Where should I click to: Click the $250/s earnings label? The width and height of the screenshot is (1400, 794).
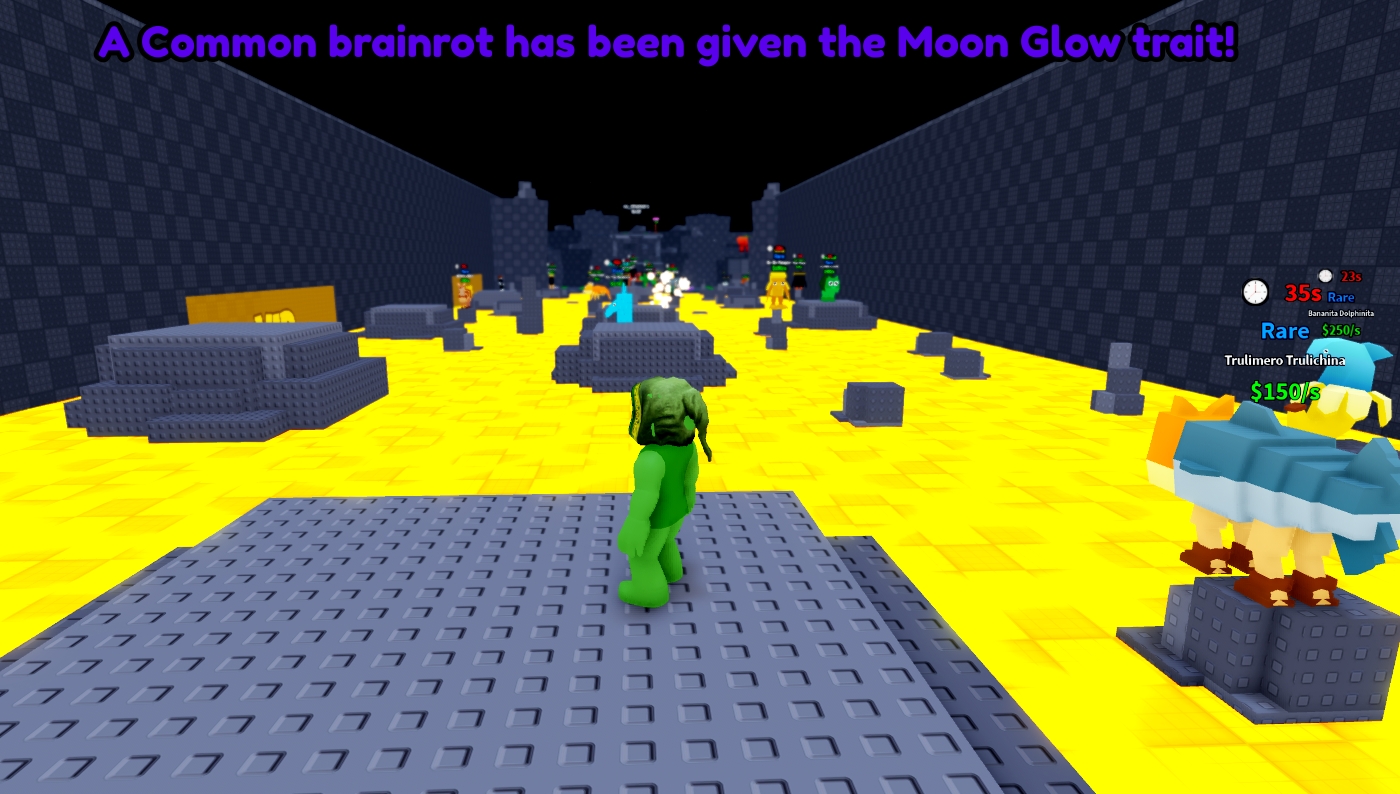pos(1340,330)
